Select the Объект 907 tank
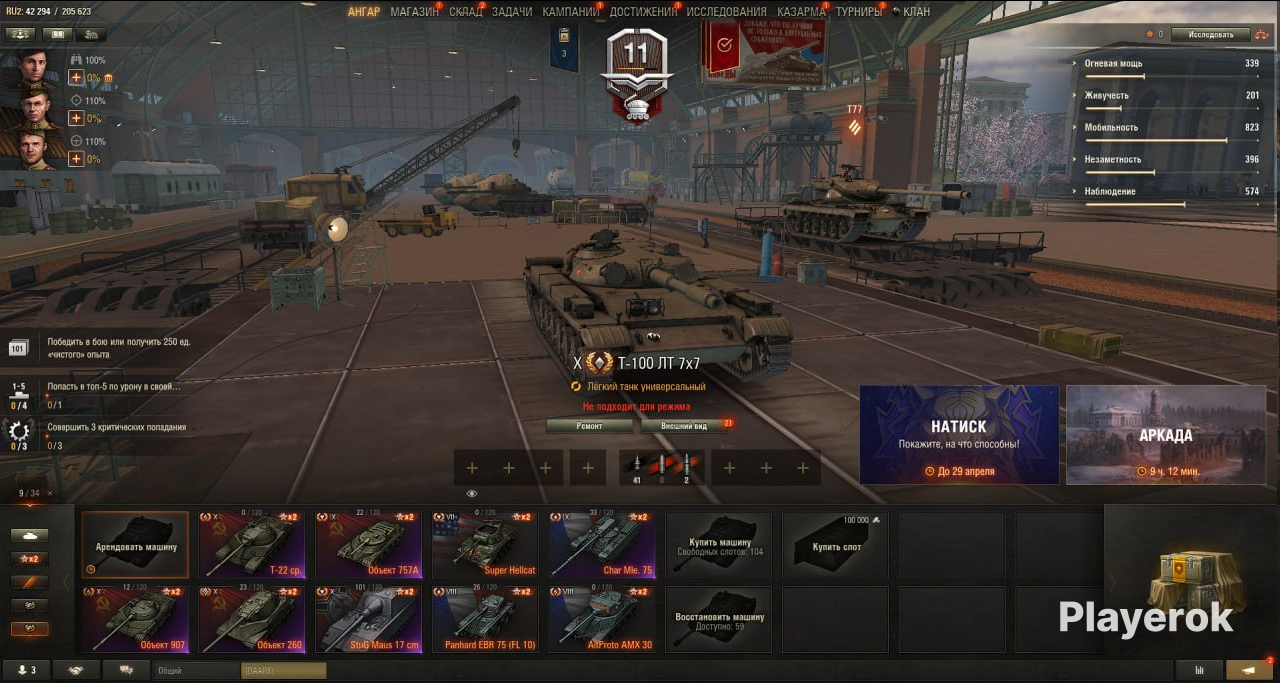The height and width of the screenshot is (683, 1280). tap(140, 619)
